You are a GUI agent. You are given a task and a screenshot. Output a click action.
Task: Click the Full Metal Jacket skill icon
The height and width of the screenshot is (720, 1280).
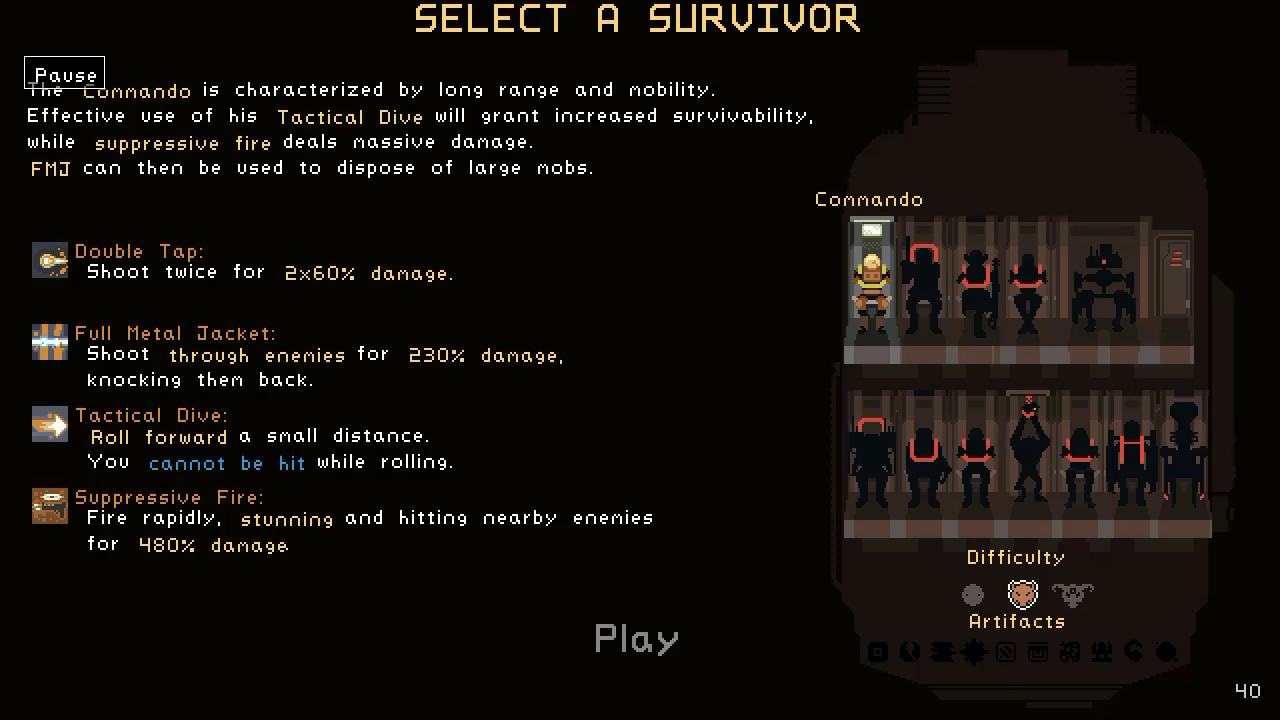pos(50,342)
